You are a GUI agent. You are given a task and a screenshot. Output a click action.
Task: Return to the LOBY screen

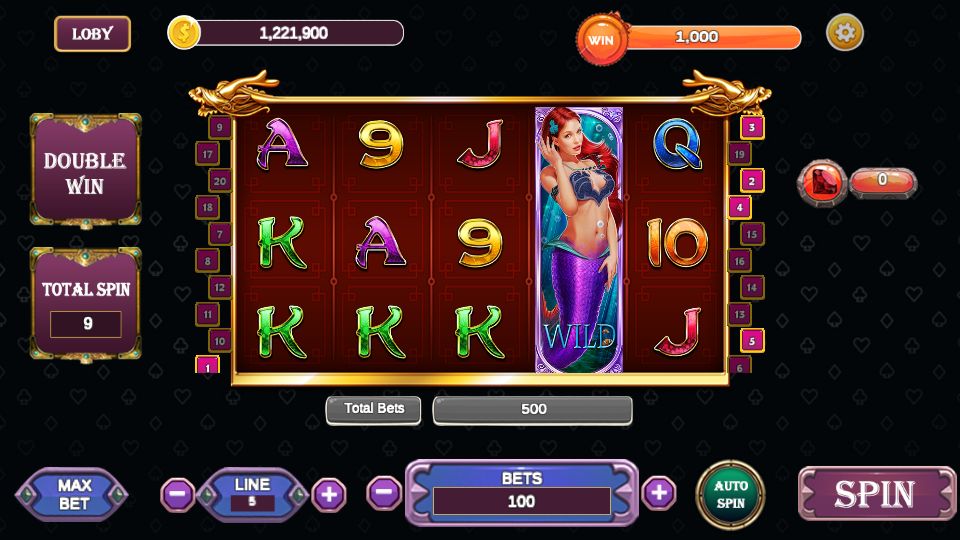coord(92,34)
